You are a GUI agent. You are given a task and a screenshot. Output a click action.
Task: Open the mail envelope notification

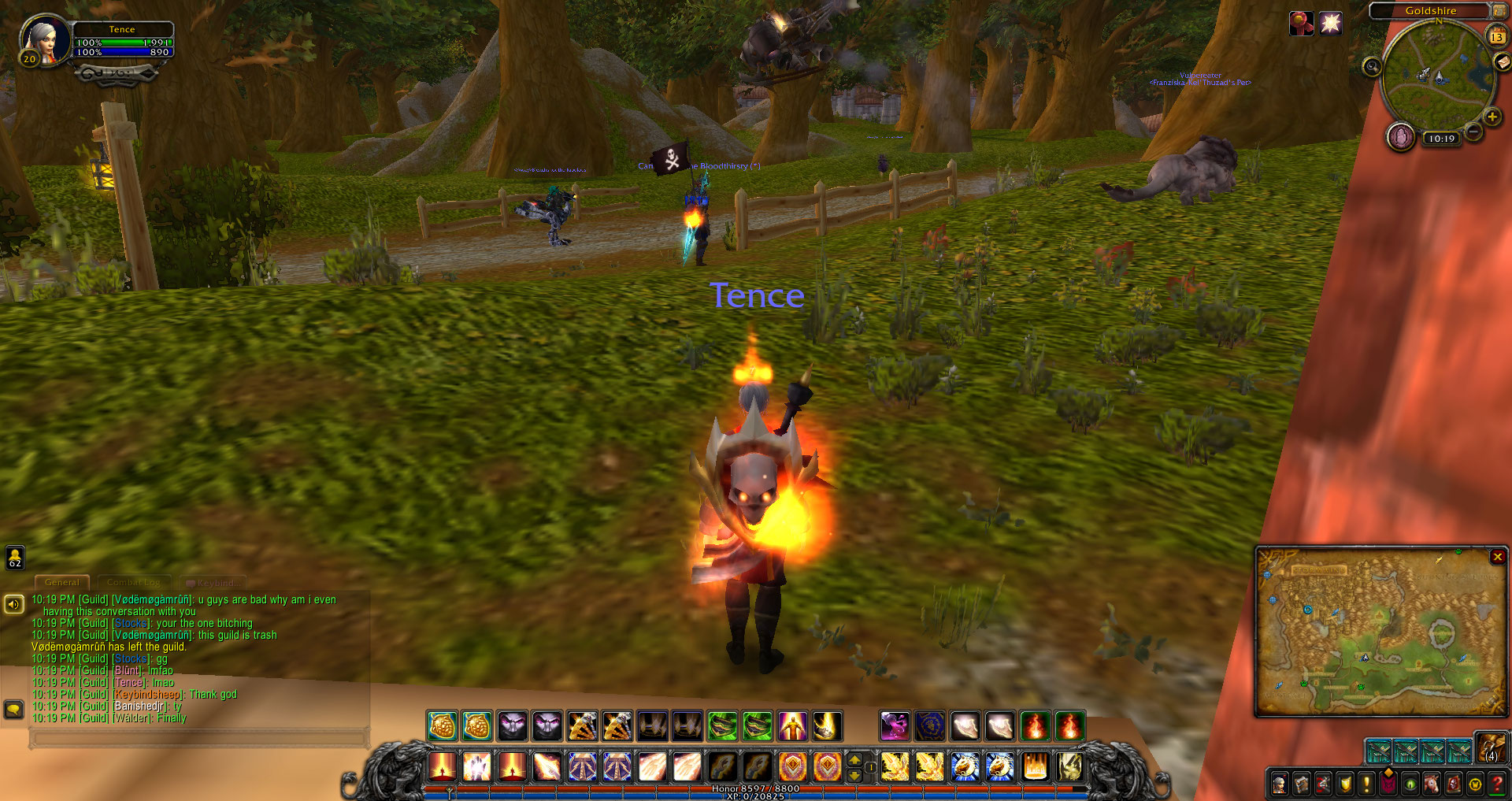(x=1502, y=61)
